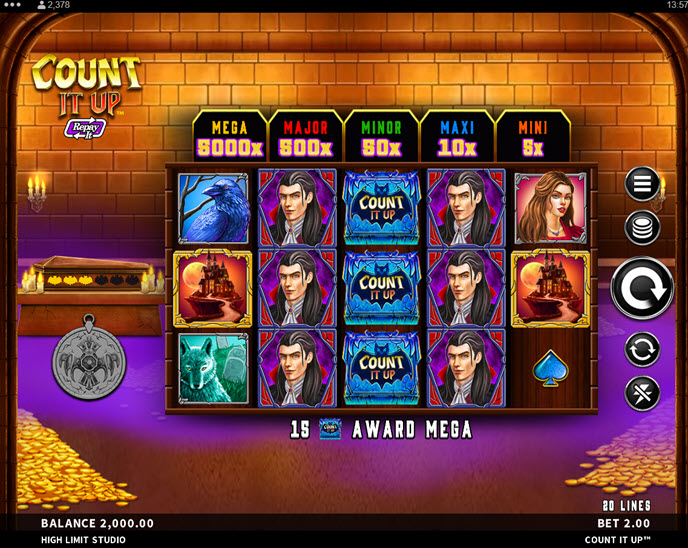Image resolution: width=688 pixels, height=548 pixels.
Task: Spin the reels with the large arrow button
Action: (641, 289)
